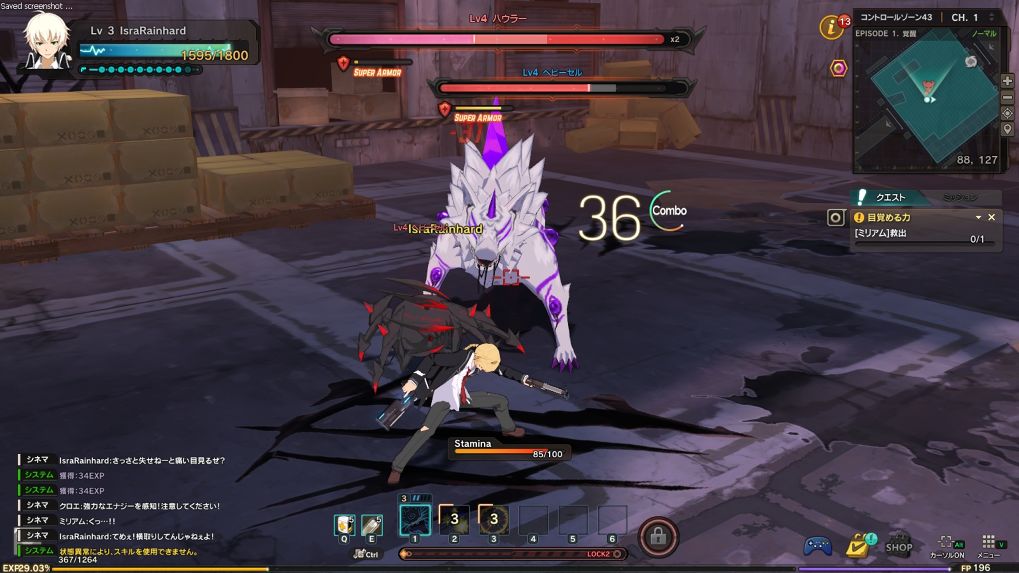Viewport: 1019px width, 573px height.
Task: Switch to the クエスト quest tab
Action: tap(890, 197)
